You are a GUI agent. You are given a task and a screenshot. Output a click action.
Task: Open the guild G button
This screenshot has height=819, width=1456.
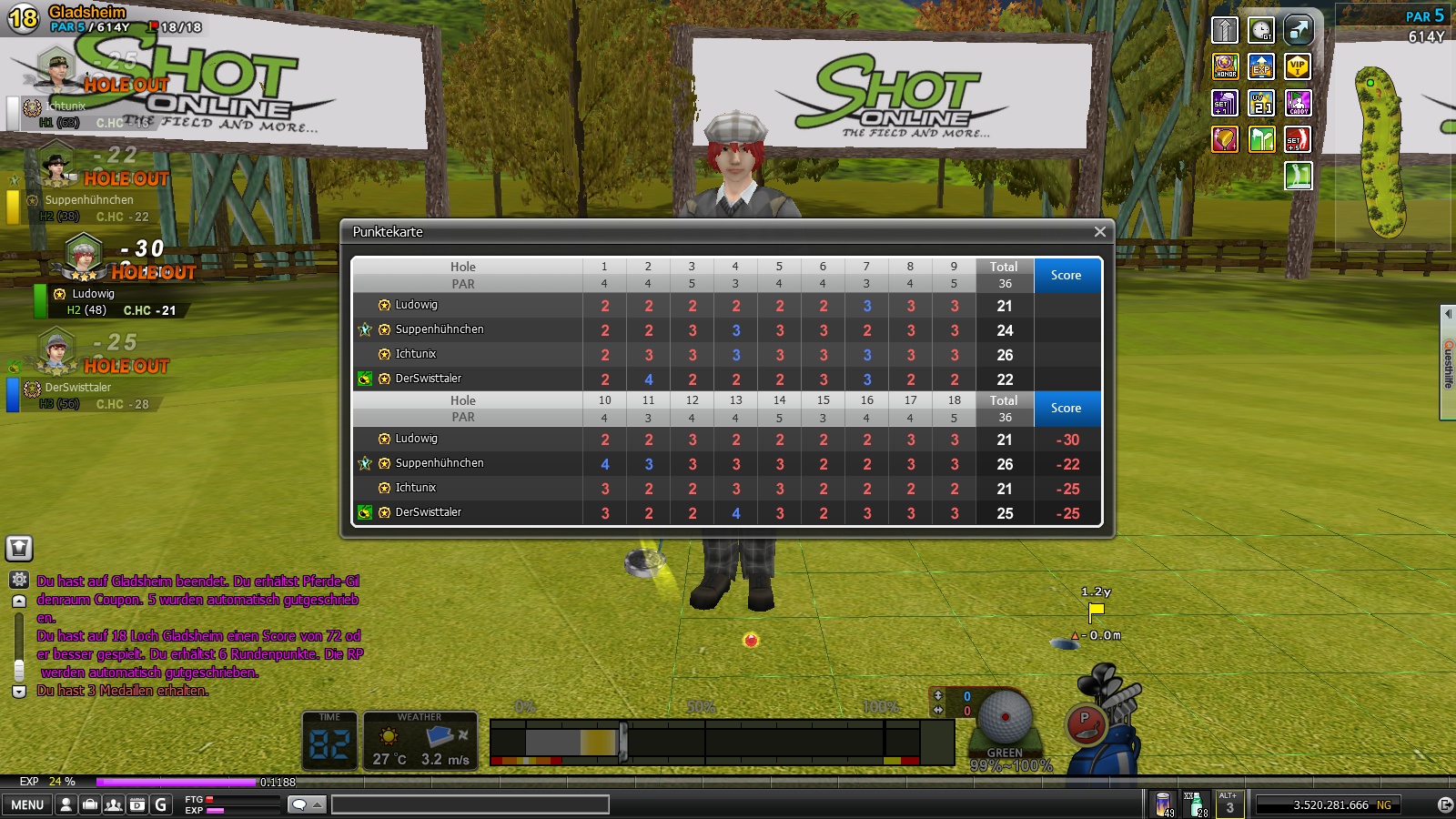tap(161, 804)
